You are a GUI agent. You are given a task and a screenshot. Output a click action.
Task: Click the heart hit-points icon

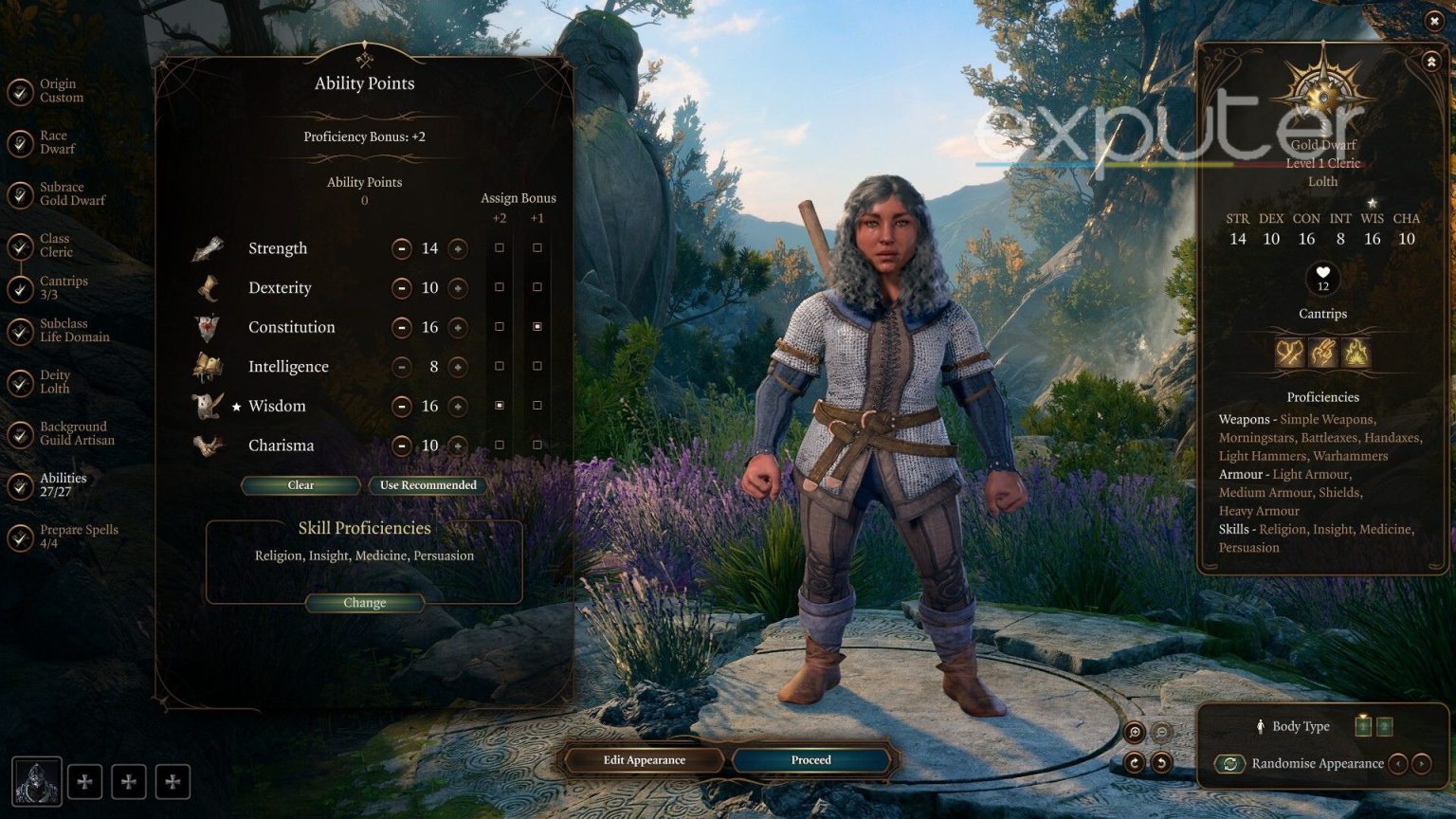point(1323,275)
